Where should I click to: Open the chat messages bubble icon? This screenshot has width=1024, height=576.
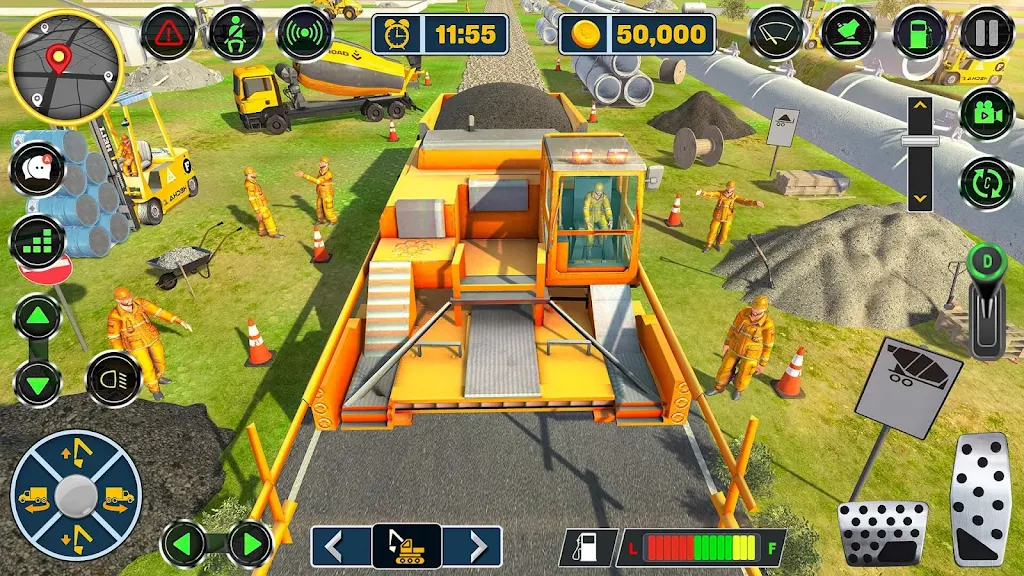click(x=38, y=168)
